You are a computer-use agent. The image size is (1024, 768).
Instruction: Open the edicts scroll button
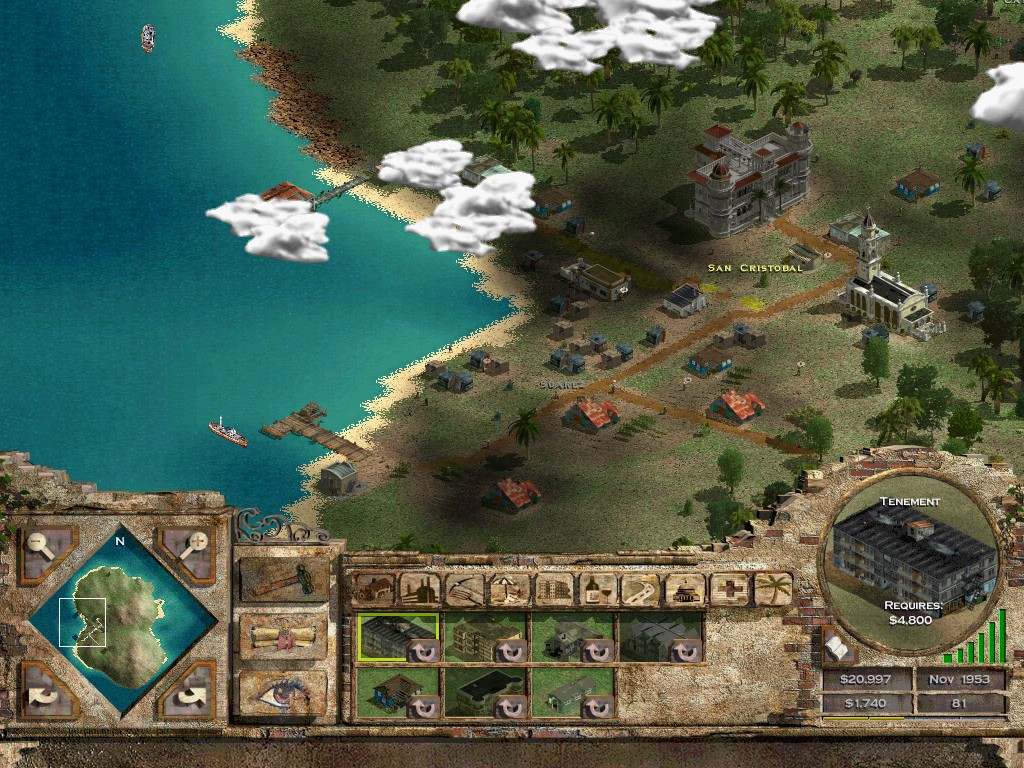(284, 636)
